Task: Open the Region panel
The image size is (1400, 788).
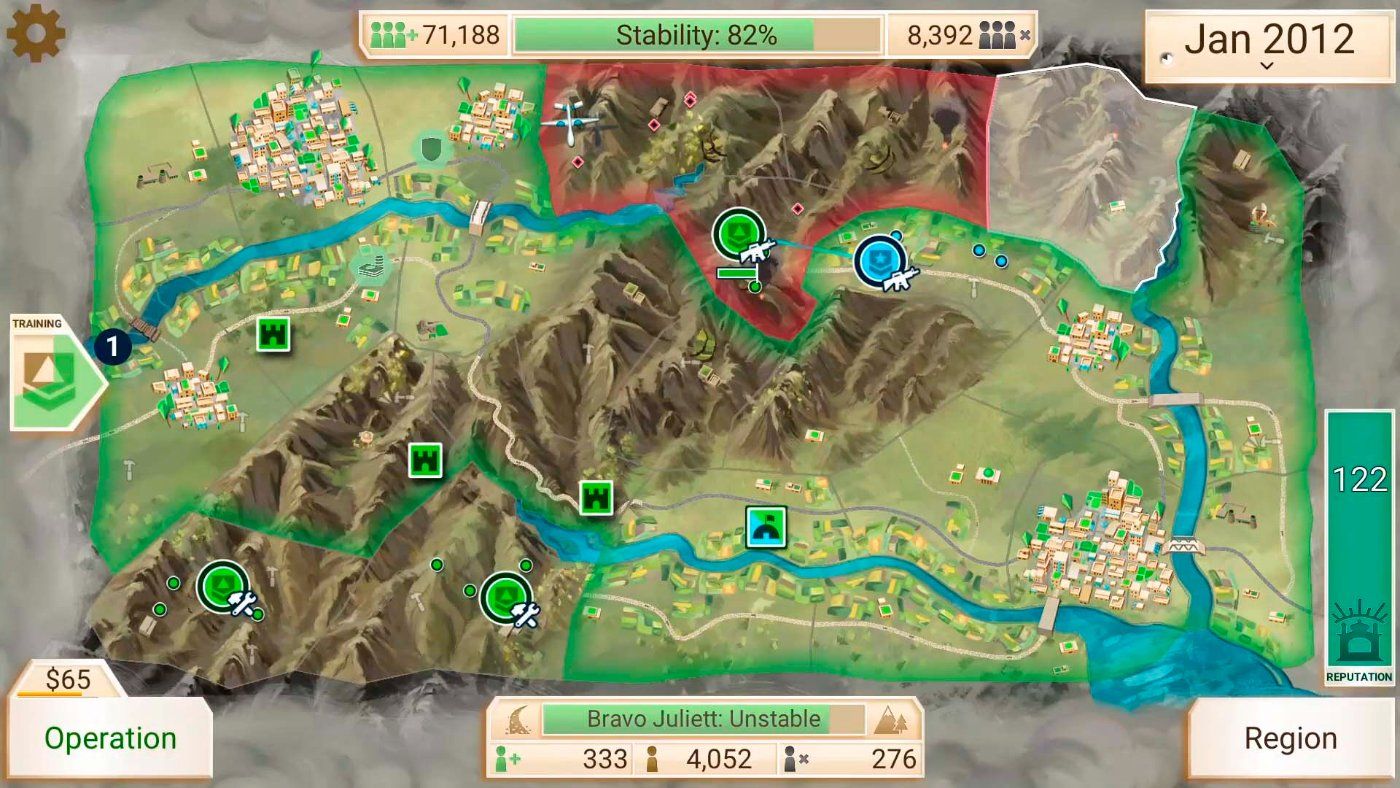Action: click(1290, 738)
